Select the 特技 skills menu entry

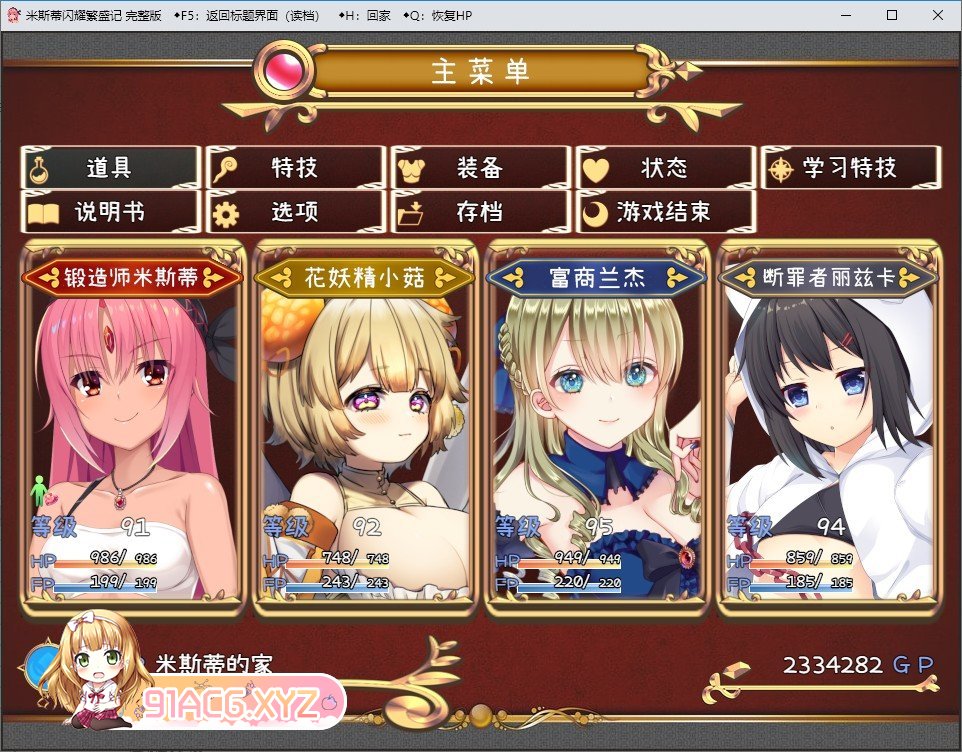point(295,168)
